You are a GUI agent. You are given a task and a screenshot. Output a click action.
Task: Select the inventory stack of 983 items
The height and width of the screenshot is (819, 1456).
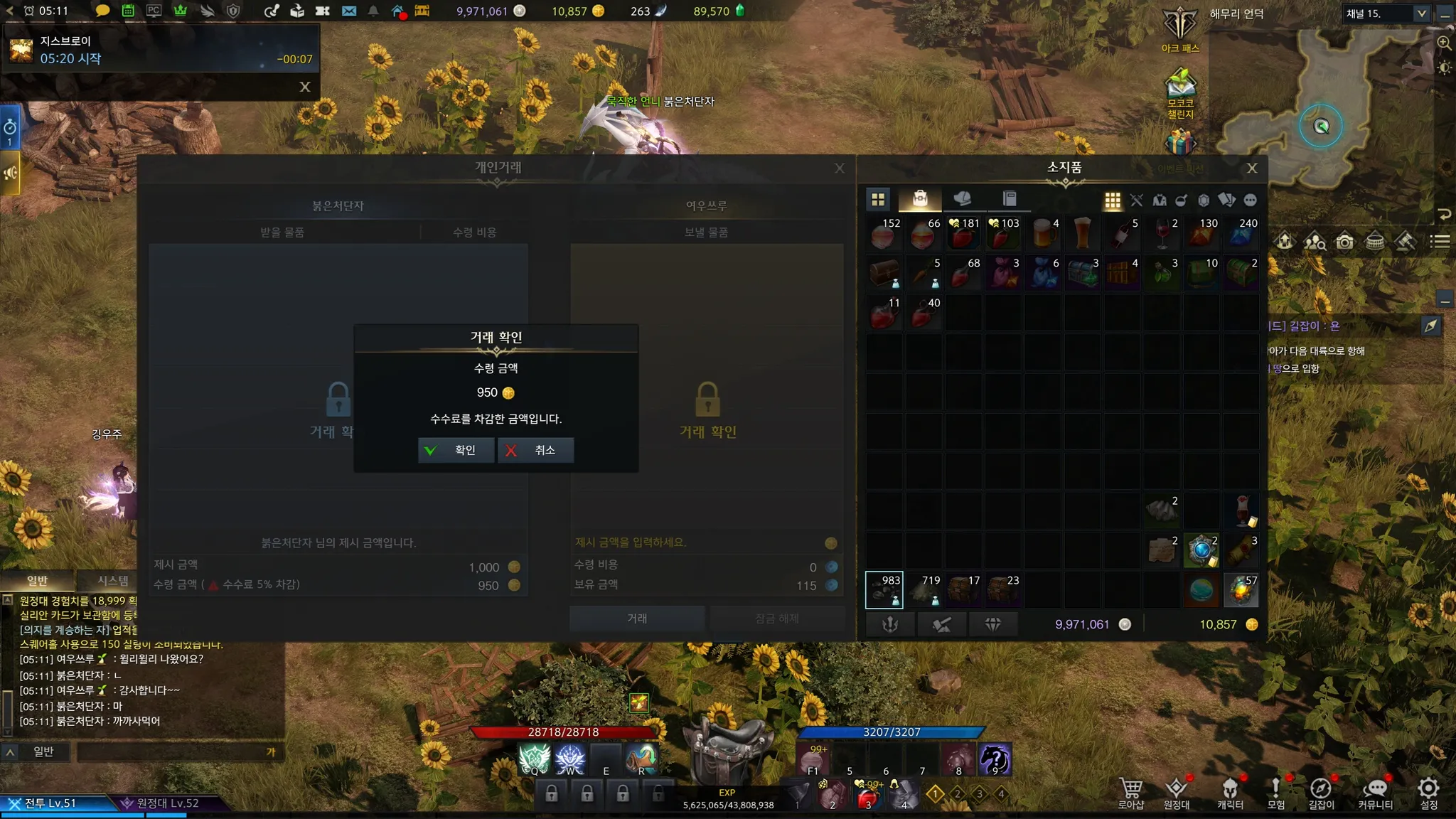(884, 590)
